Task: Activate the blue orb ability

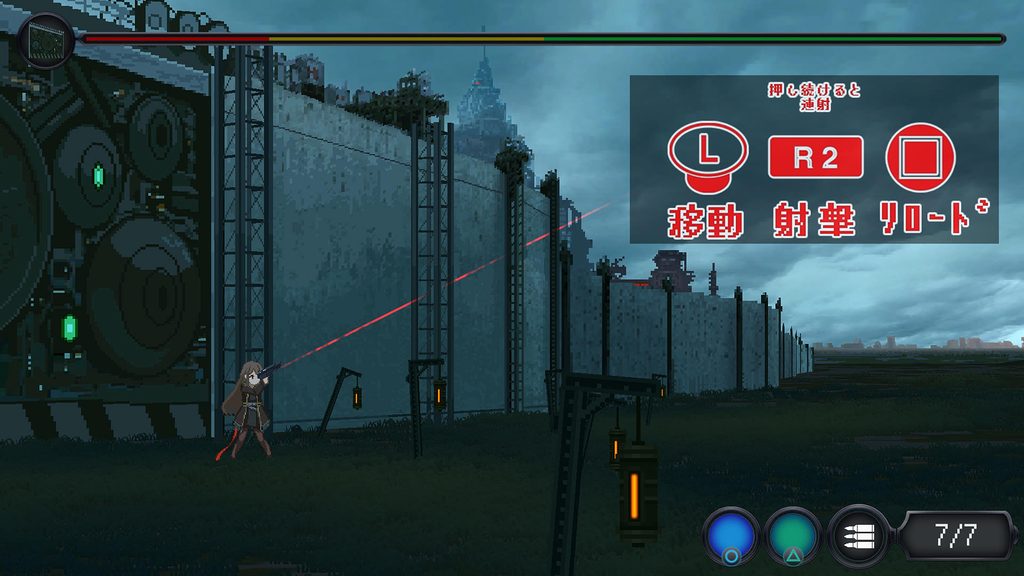Action: (x=731, y=535)
